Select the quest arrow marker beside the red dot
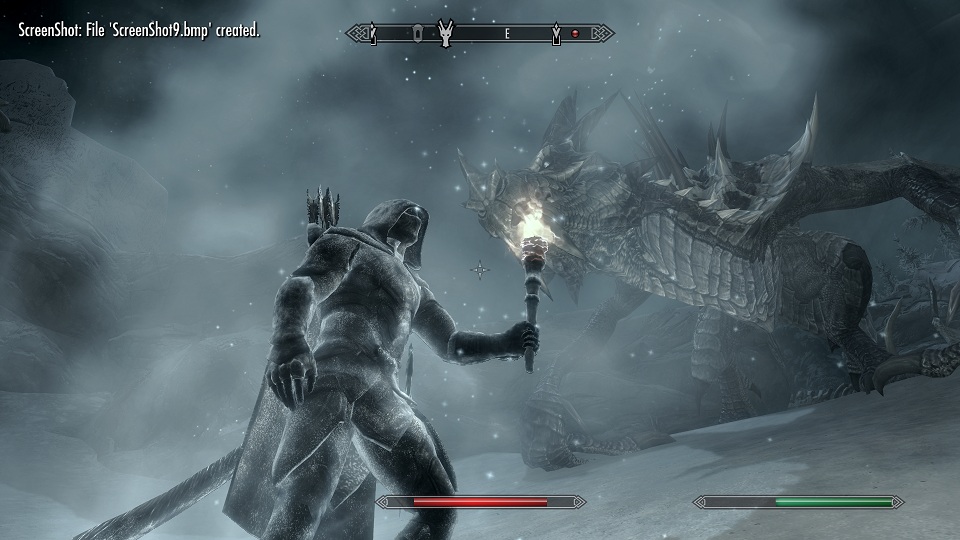The image size is (960, 540). coord(556,35)
